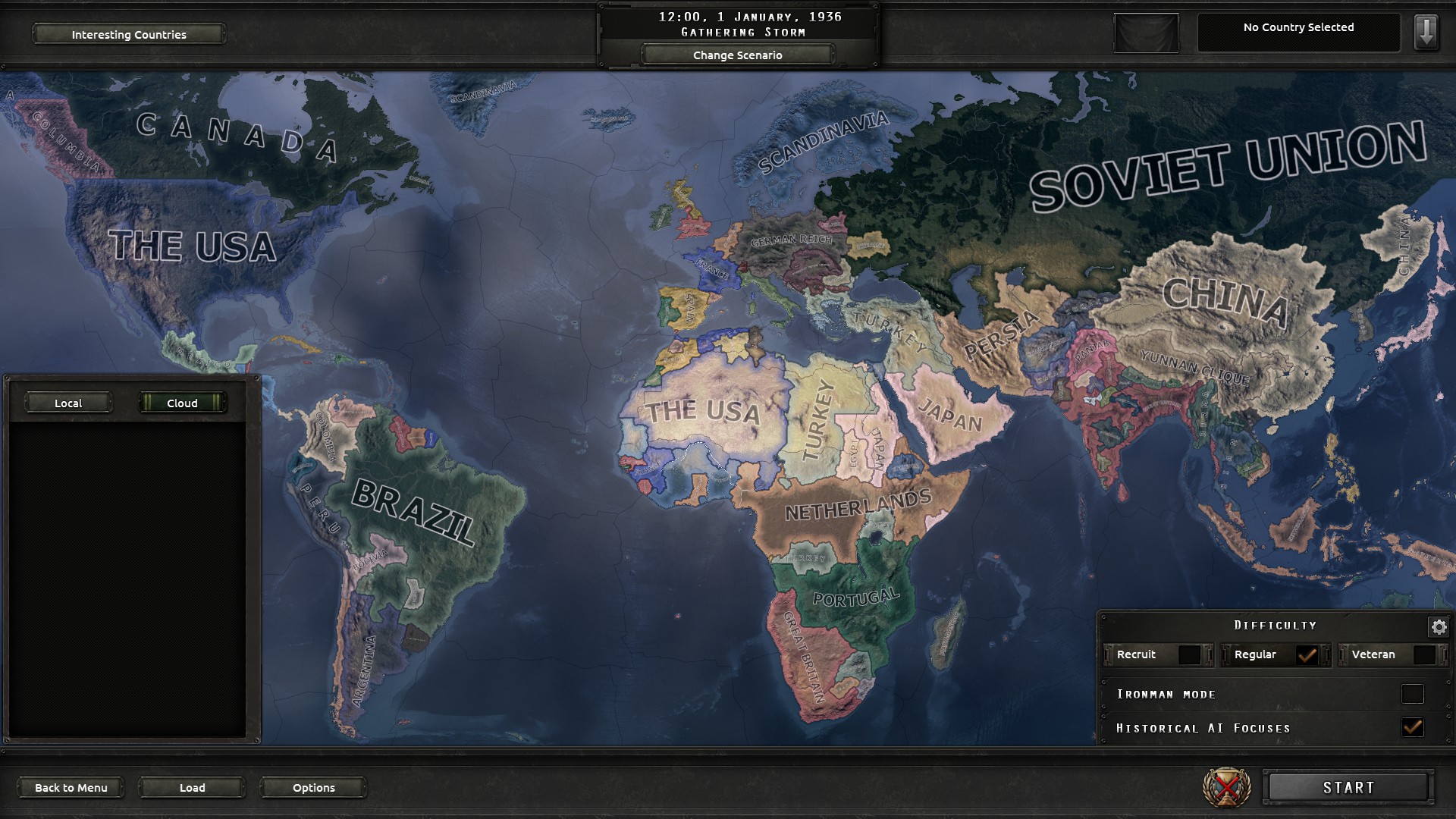Uncheck the Regular difficulty setting
This screenshot has width=1456, height=819.
pos(1307,655)
